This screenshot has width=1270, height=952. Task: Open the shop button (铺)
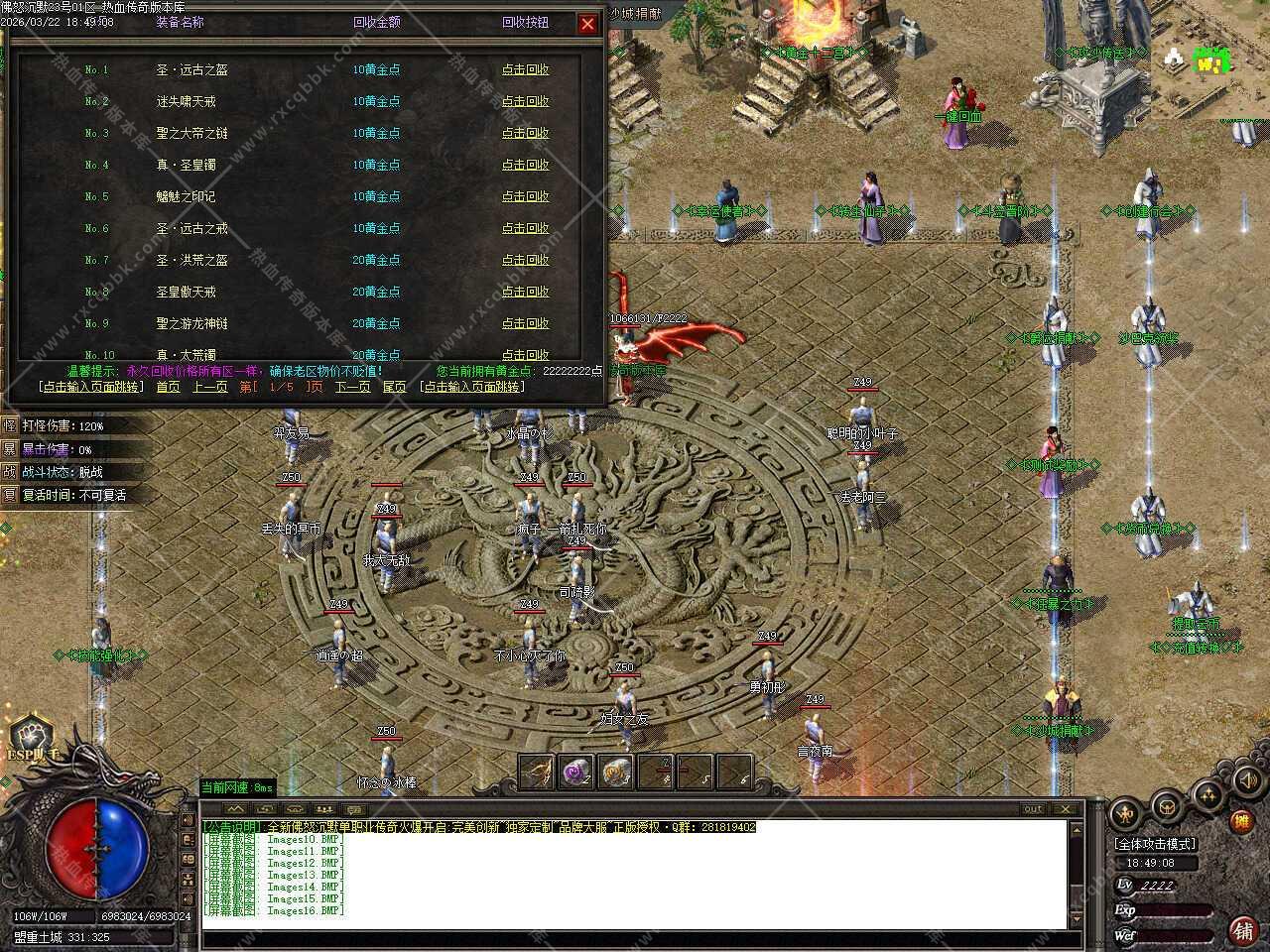pyautogui.click(x=1240, y=930)
